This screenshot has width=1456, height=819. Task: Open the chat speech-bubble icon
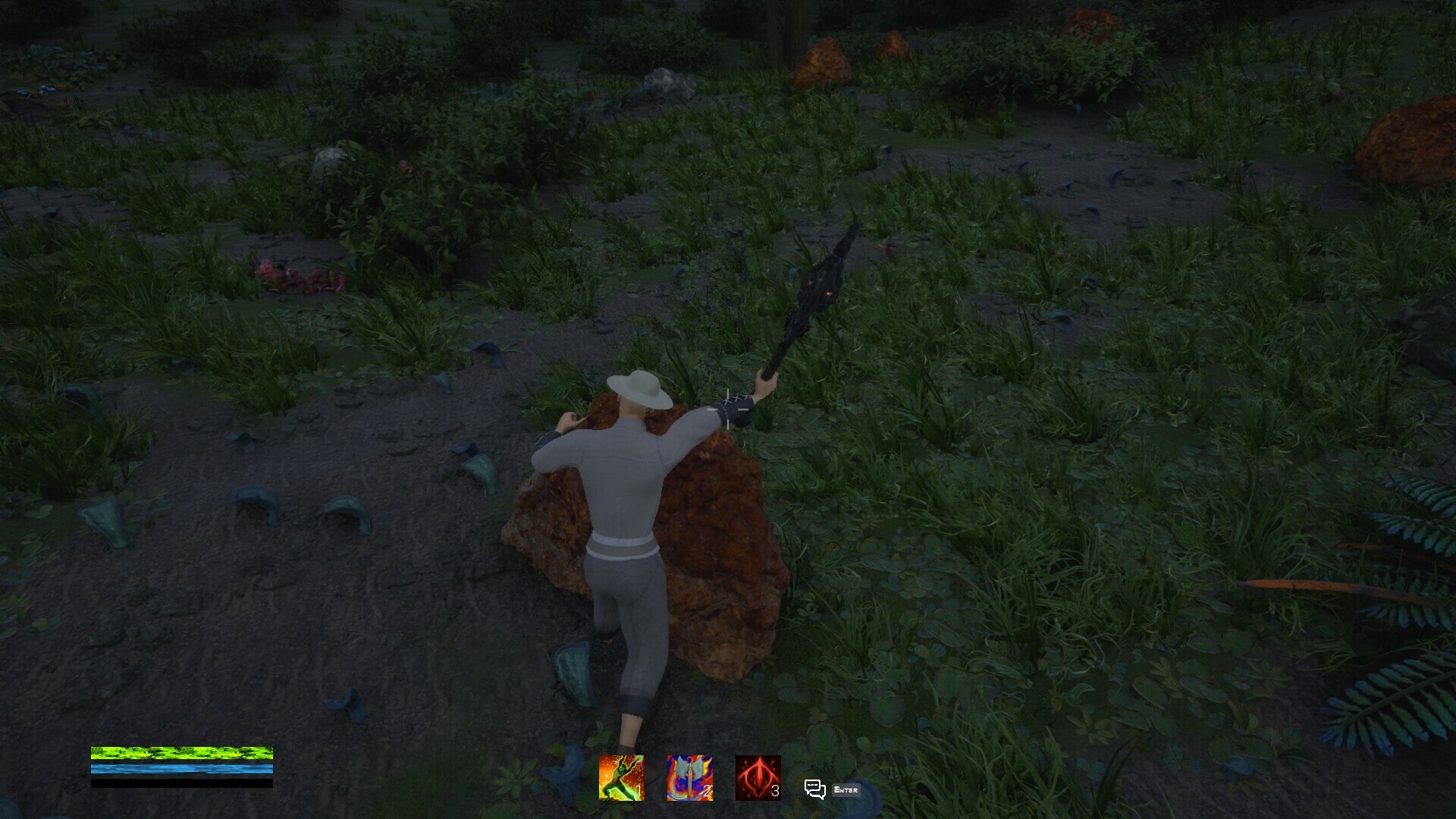(814, 789)
